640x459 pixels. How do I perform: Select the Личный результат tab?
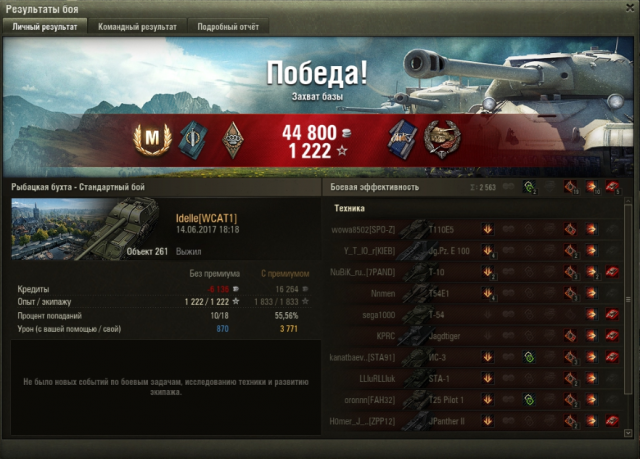[x=44, y=27]
